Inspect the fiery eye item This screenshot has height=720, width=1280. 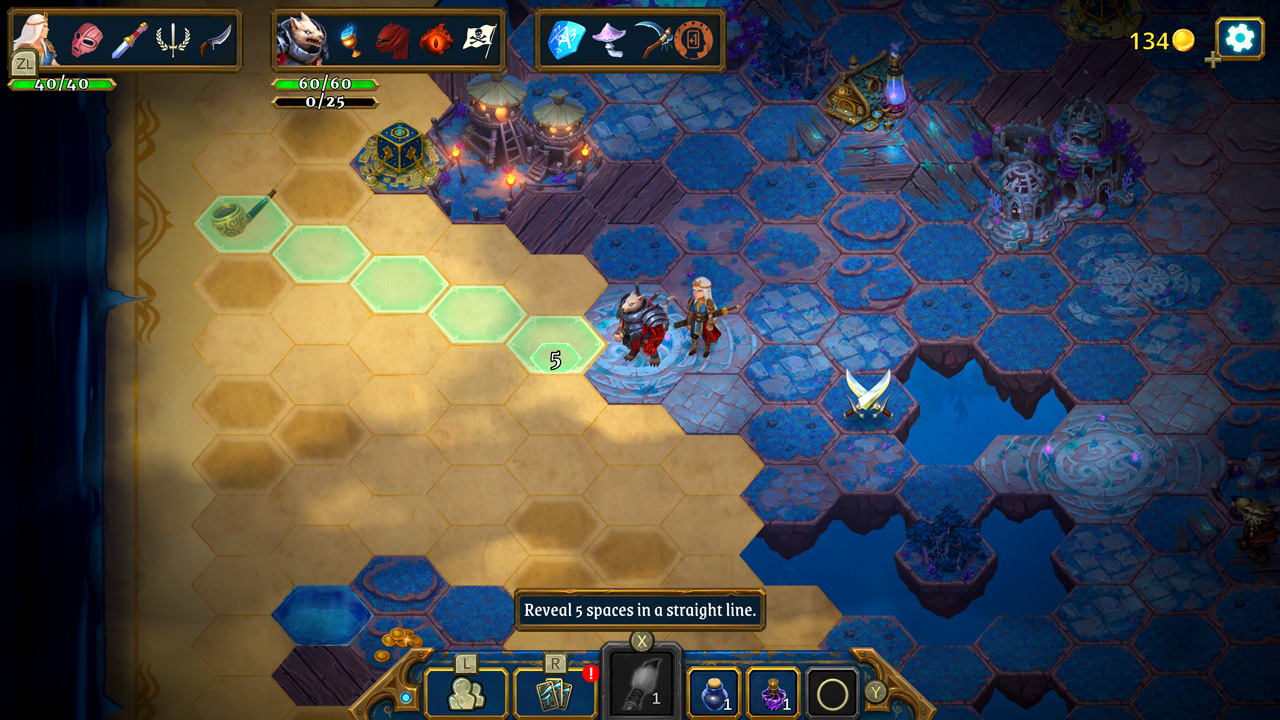[x=436, y=41]
